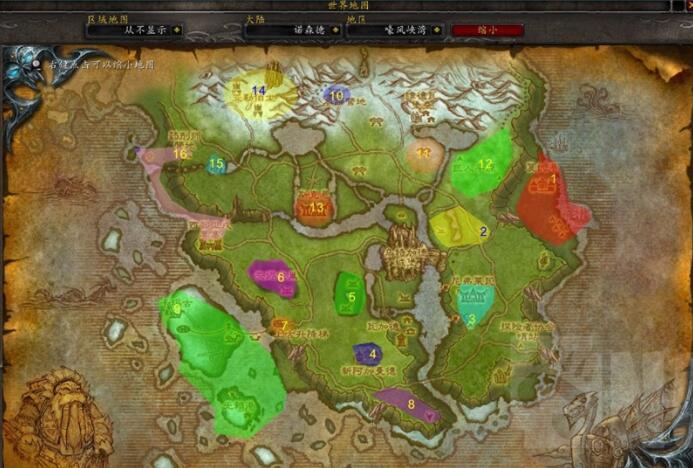Select the small orange area marked 7

click(x=281, y=325)
